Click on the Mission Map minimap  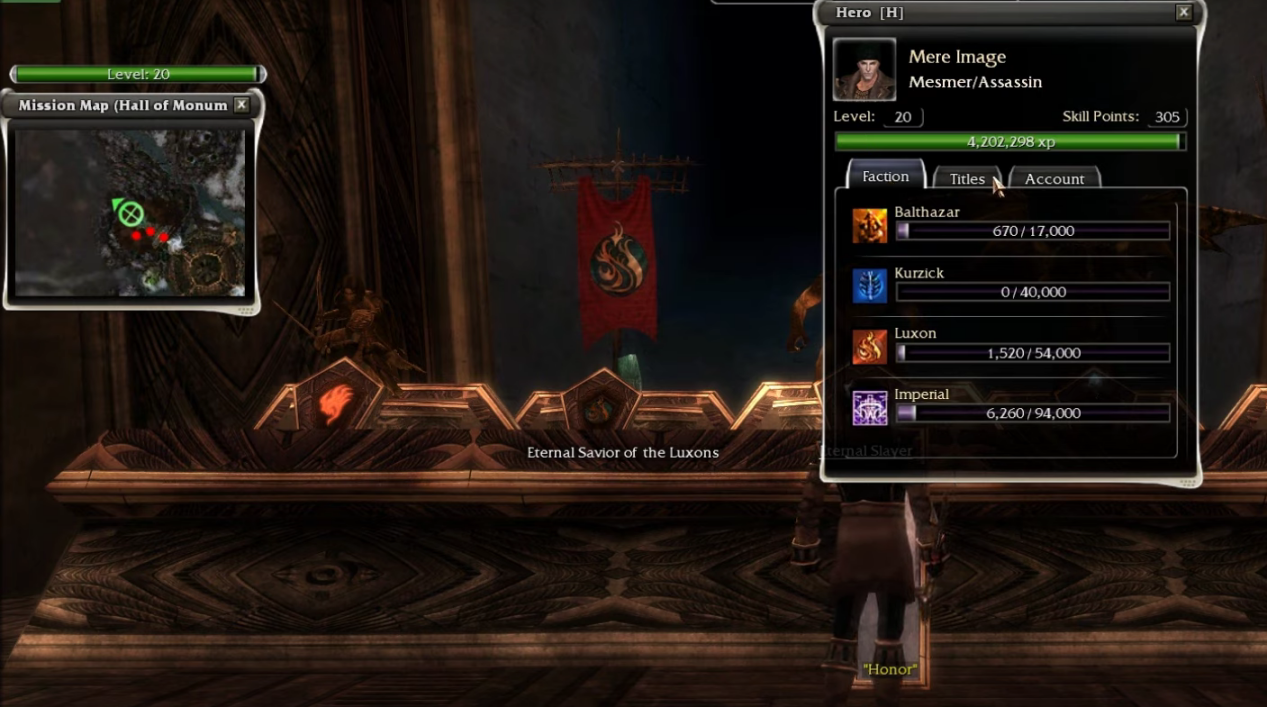pos(130,212)
